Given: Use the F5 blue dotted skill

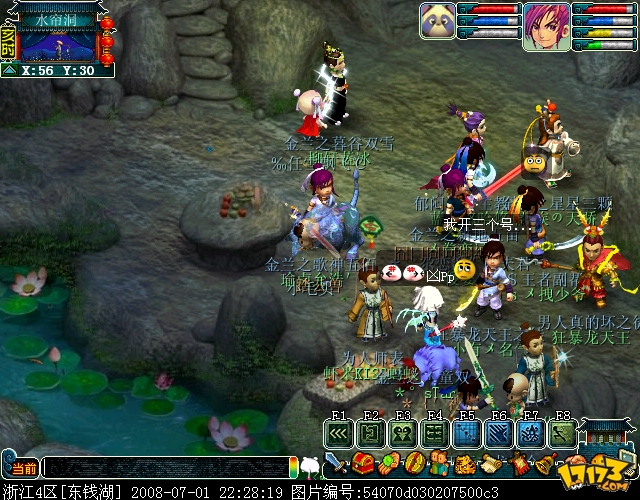Looking at the screenshot, I should click(x=466, y=433).
